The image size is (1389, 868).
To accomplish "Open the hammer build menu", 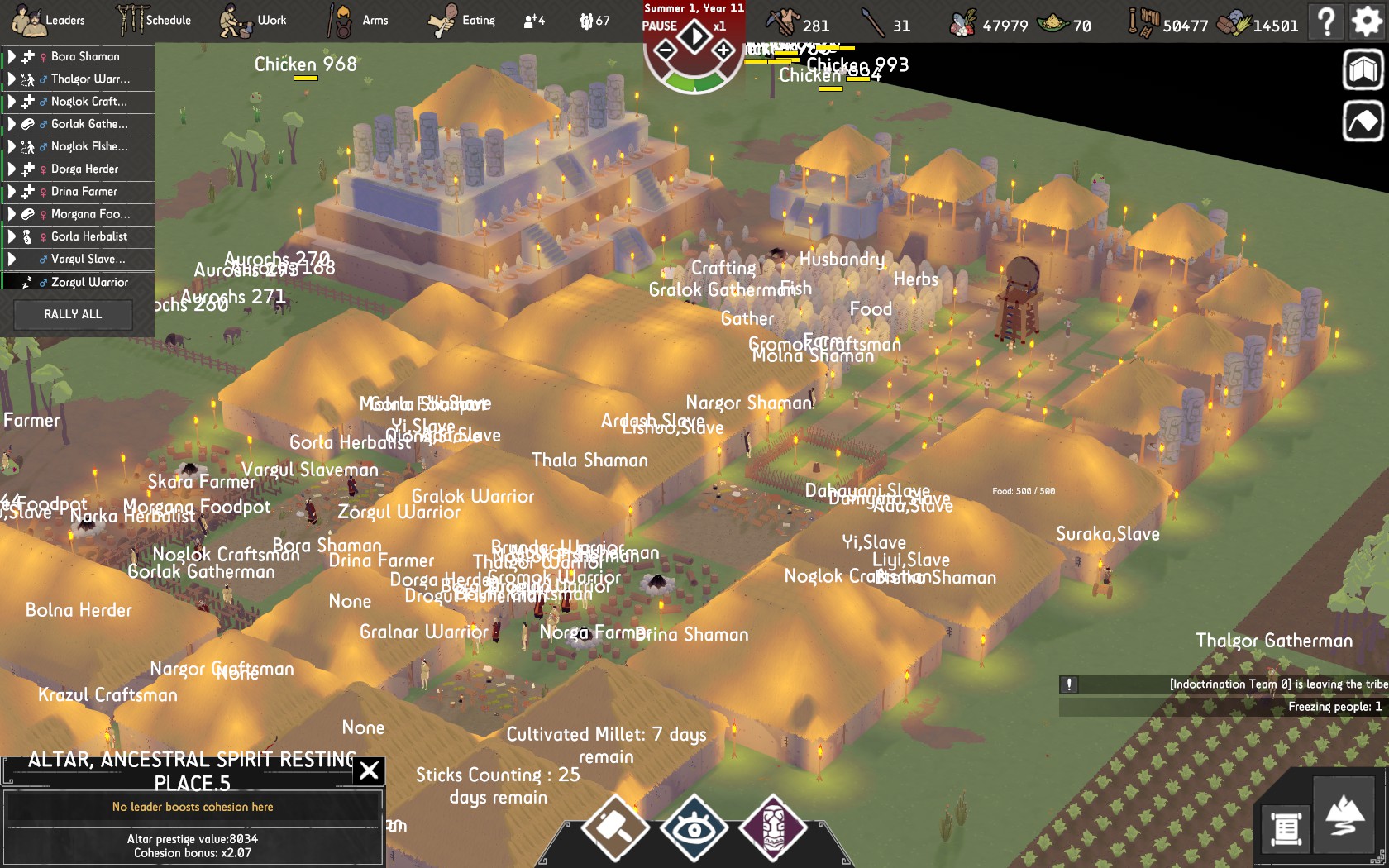I will (614, 827).
